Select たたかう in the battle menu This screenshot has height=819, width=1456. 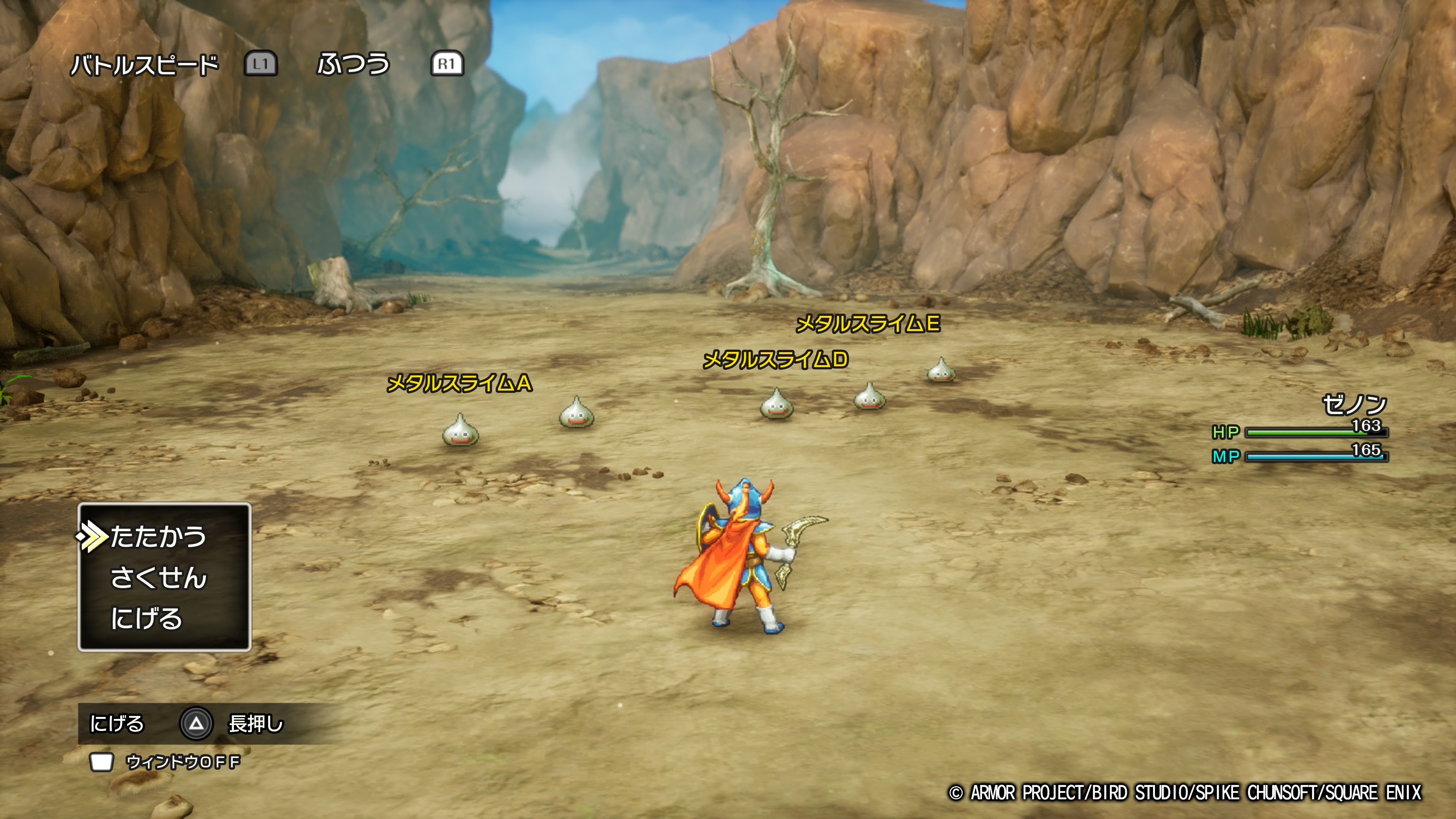point(158,537)
